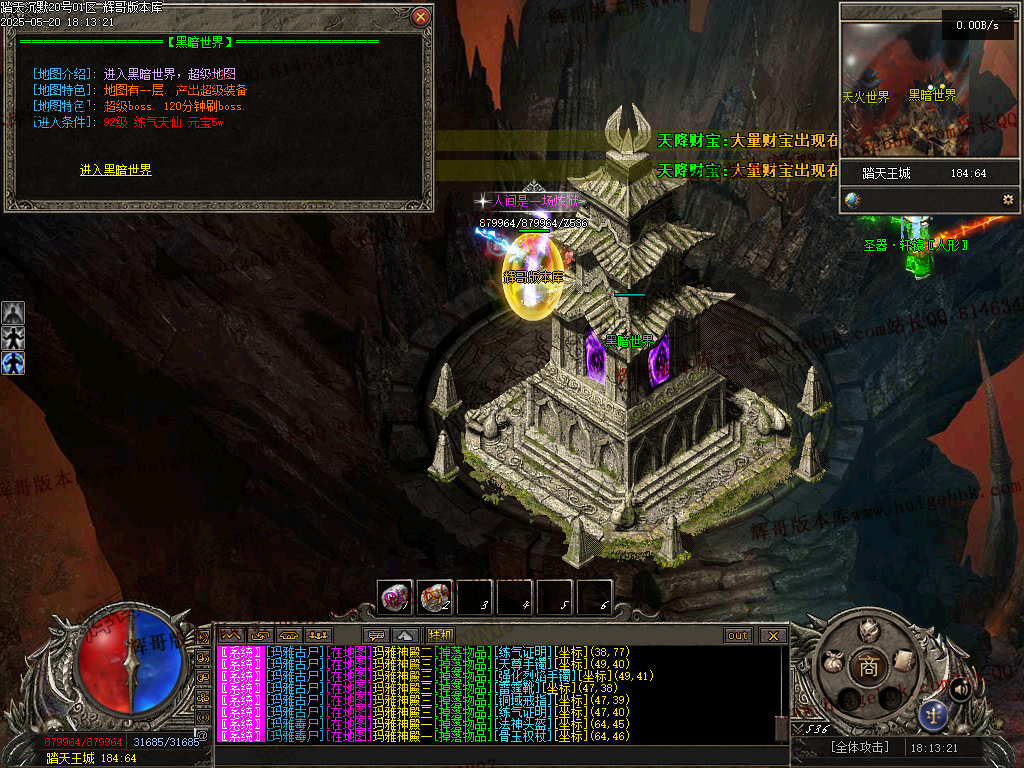Open the shop with the 商 button
Screen dimensions: 1024x768
point(868,667)
